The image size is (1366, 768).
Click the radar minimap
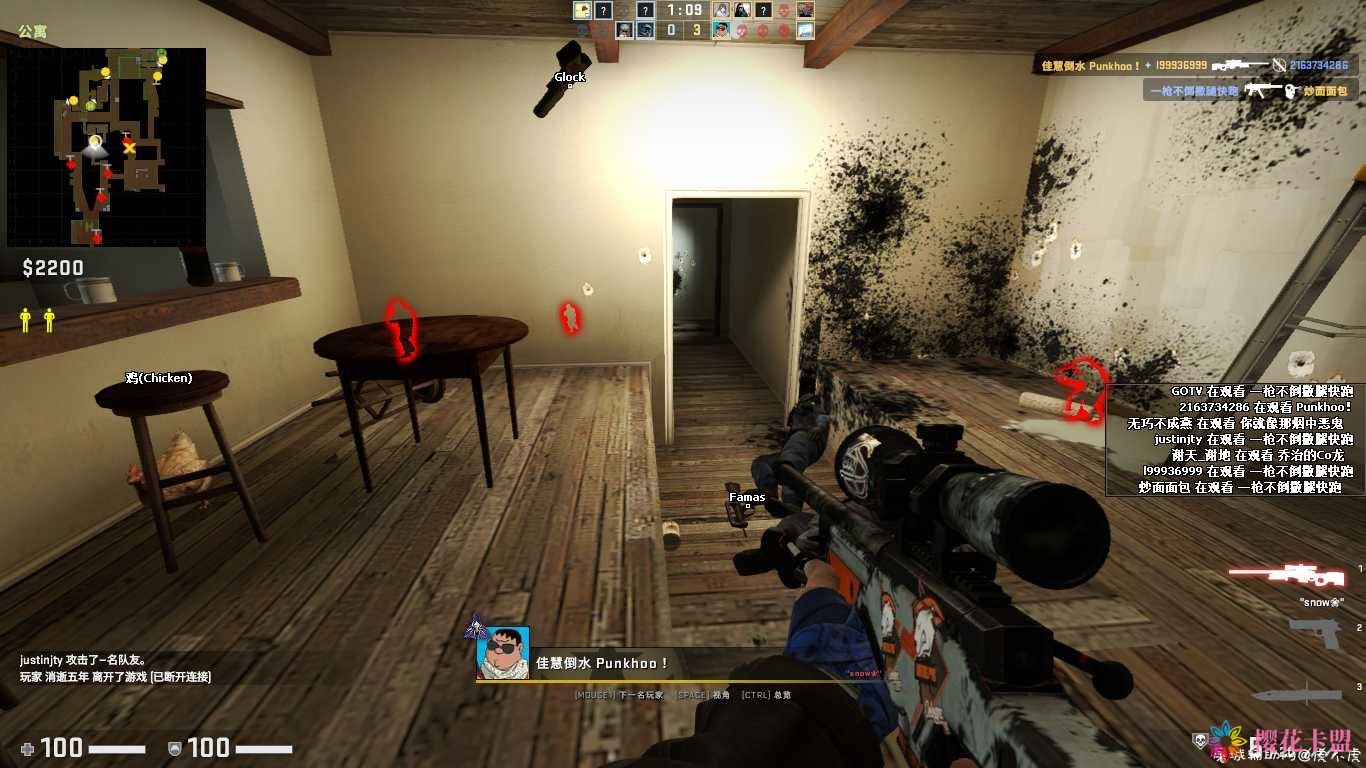(106, 146)
